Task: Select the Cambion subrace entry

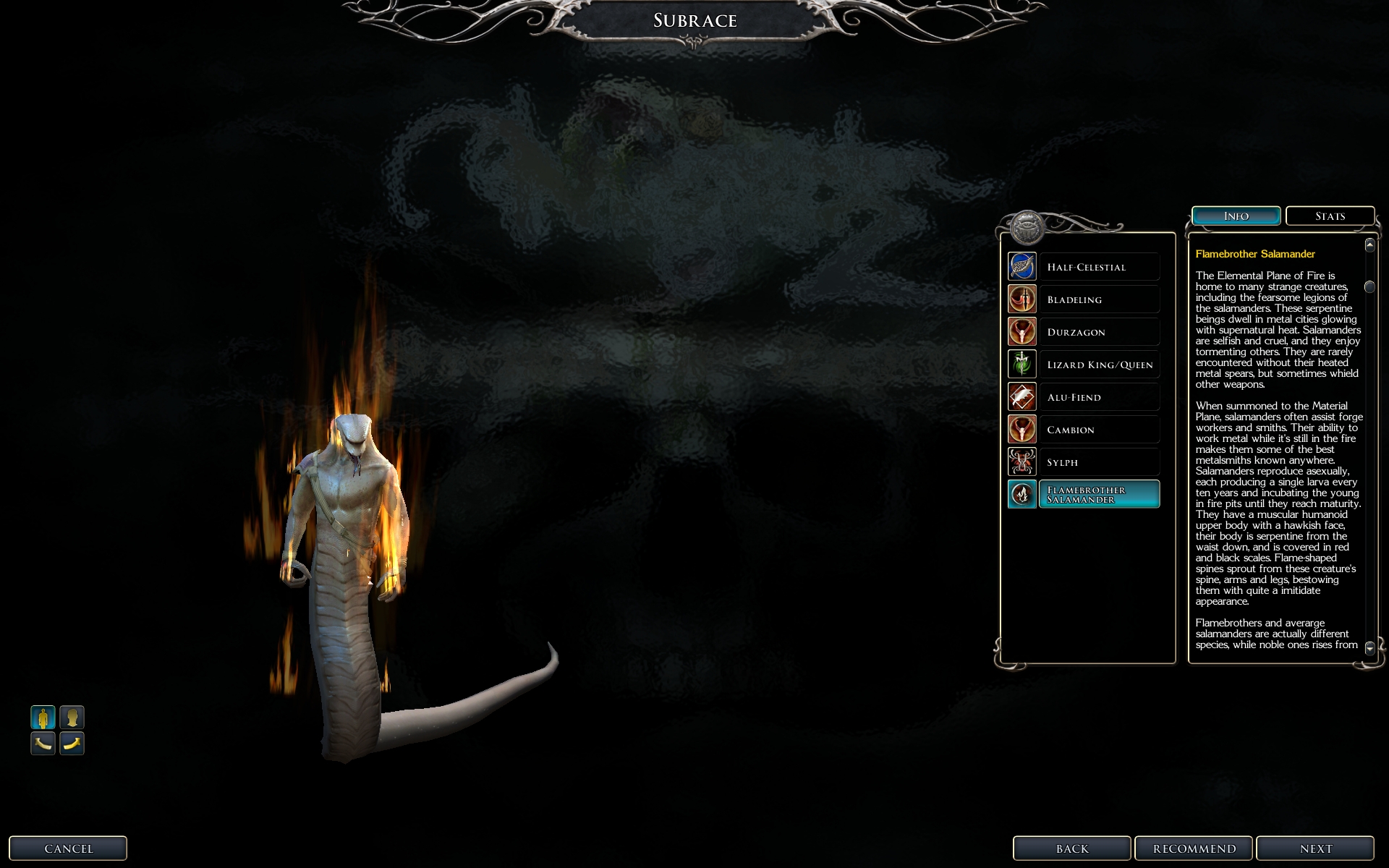Action: 1084,430
